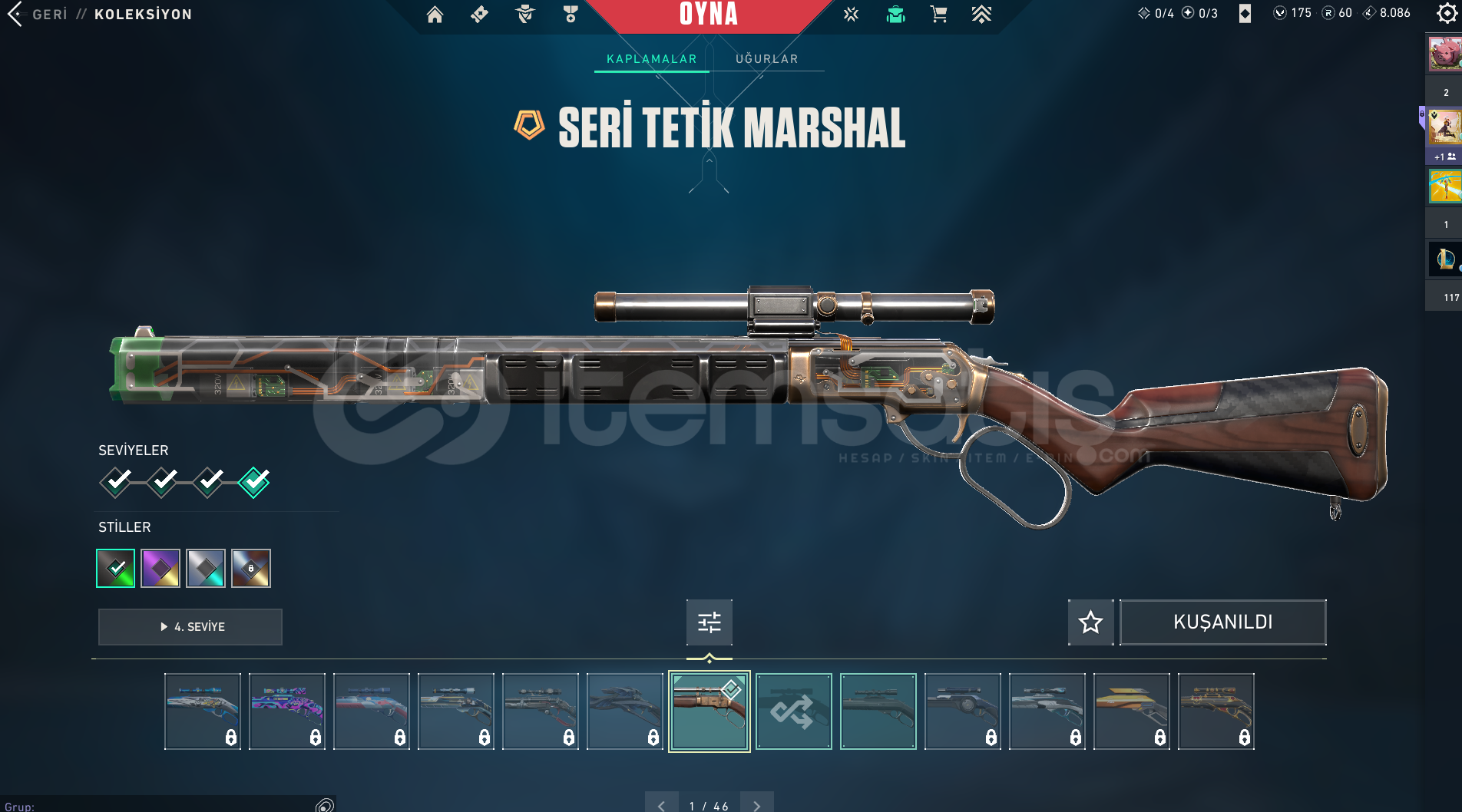
Task: Select the pink-purple Marshal skin thumbnail
Action: pos(287,711)
